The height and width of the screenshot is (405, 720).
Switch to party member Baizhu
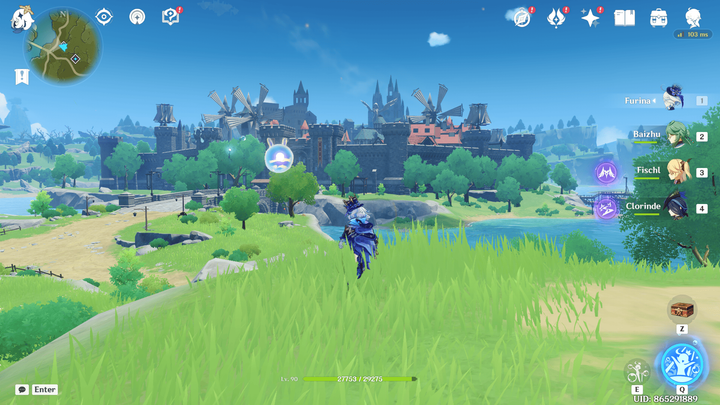coord(673,136)
